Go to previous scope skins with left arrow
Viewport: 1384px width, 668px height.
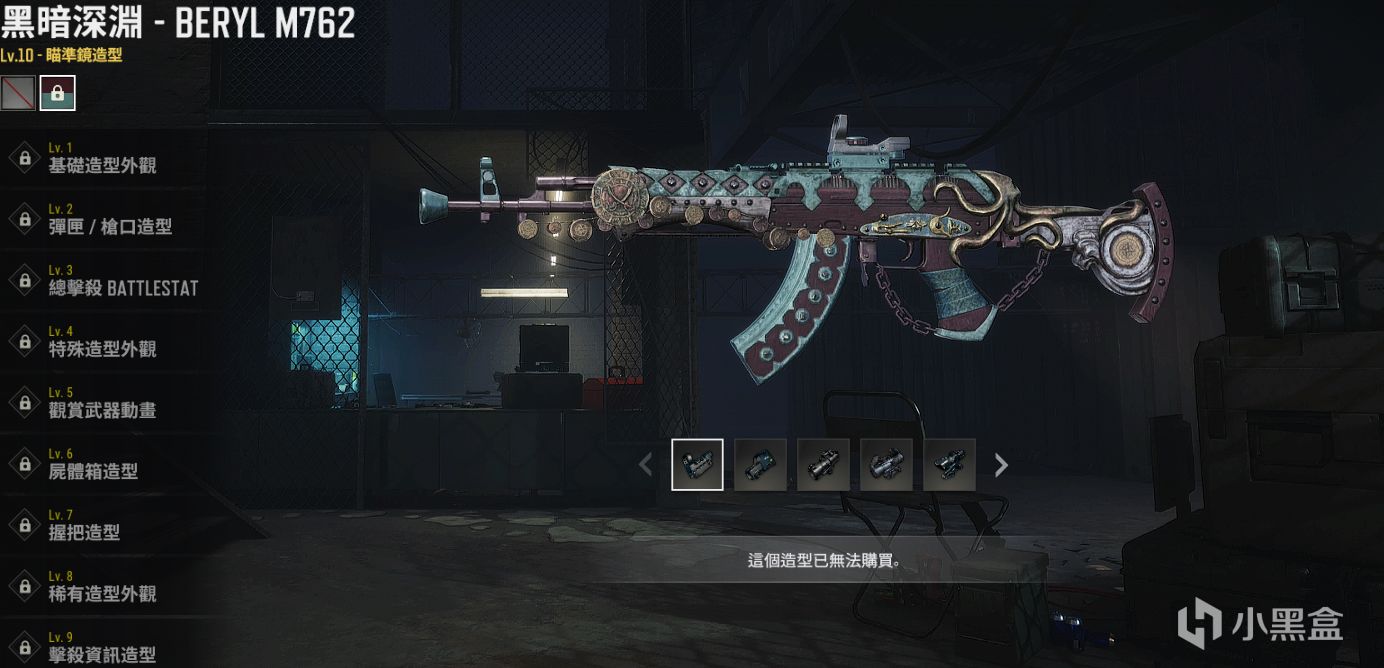(x=645, y=464)
